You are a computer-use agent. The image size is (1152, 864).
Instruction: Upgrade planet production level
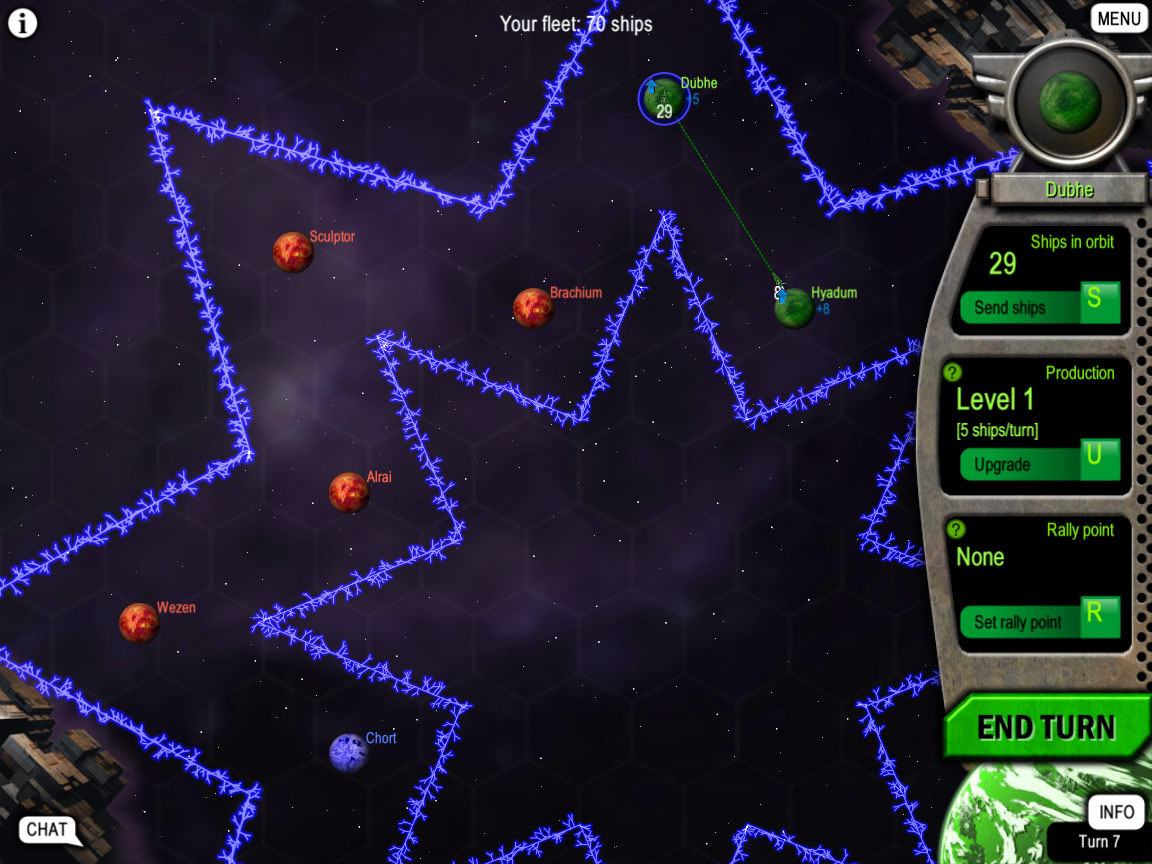click(1038, 464)
